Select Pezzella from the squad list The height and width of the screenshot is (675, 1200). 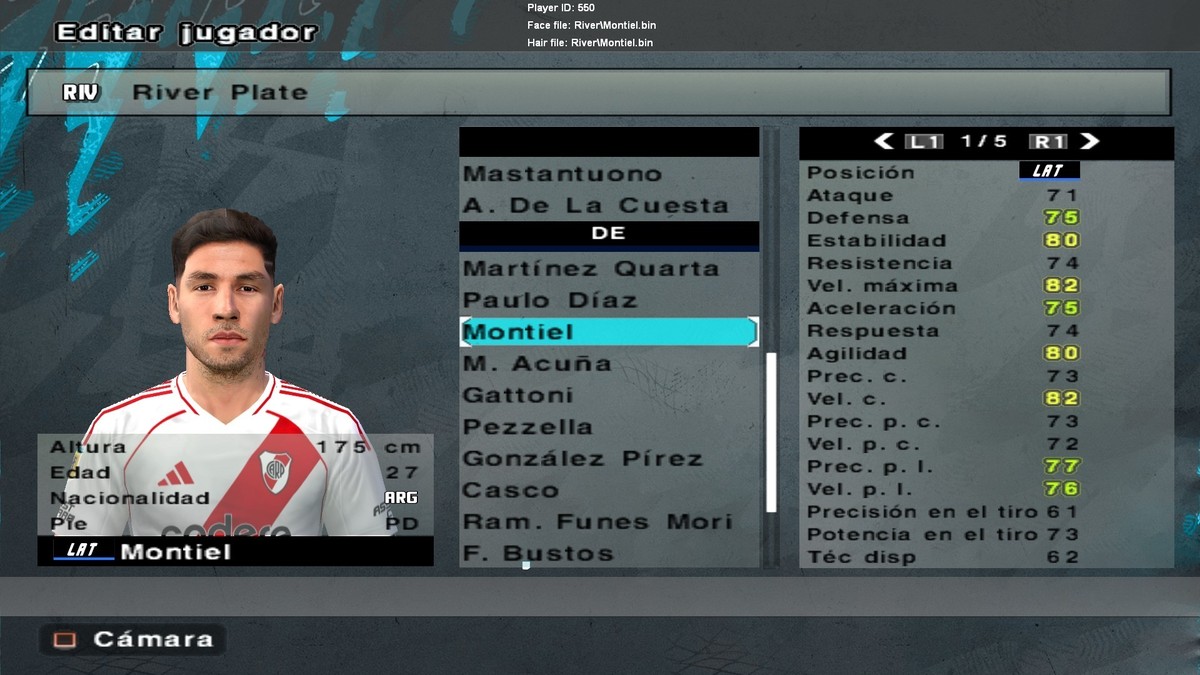pyautogui.click(x=528, y=427)
